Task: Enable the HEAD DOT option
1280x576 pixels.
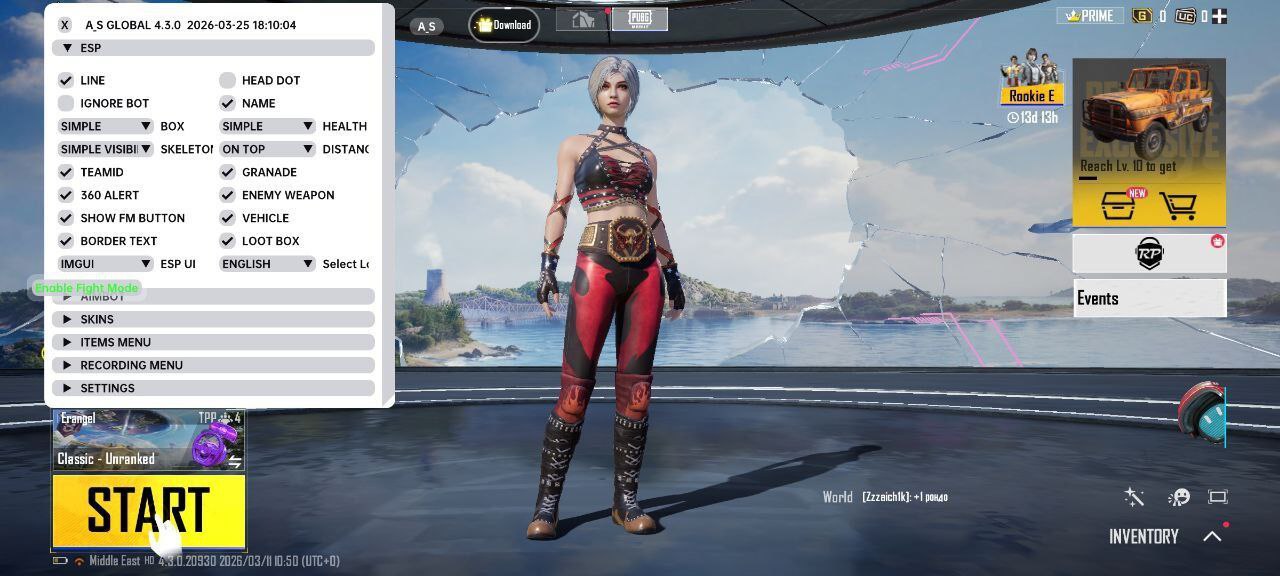Action: [228, 80]
